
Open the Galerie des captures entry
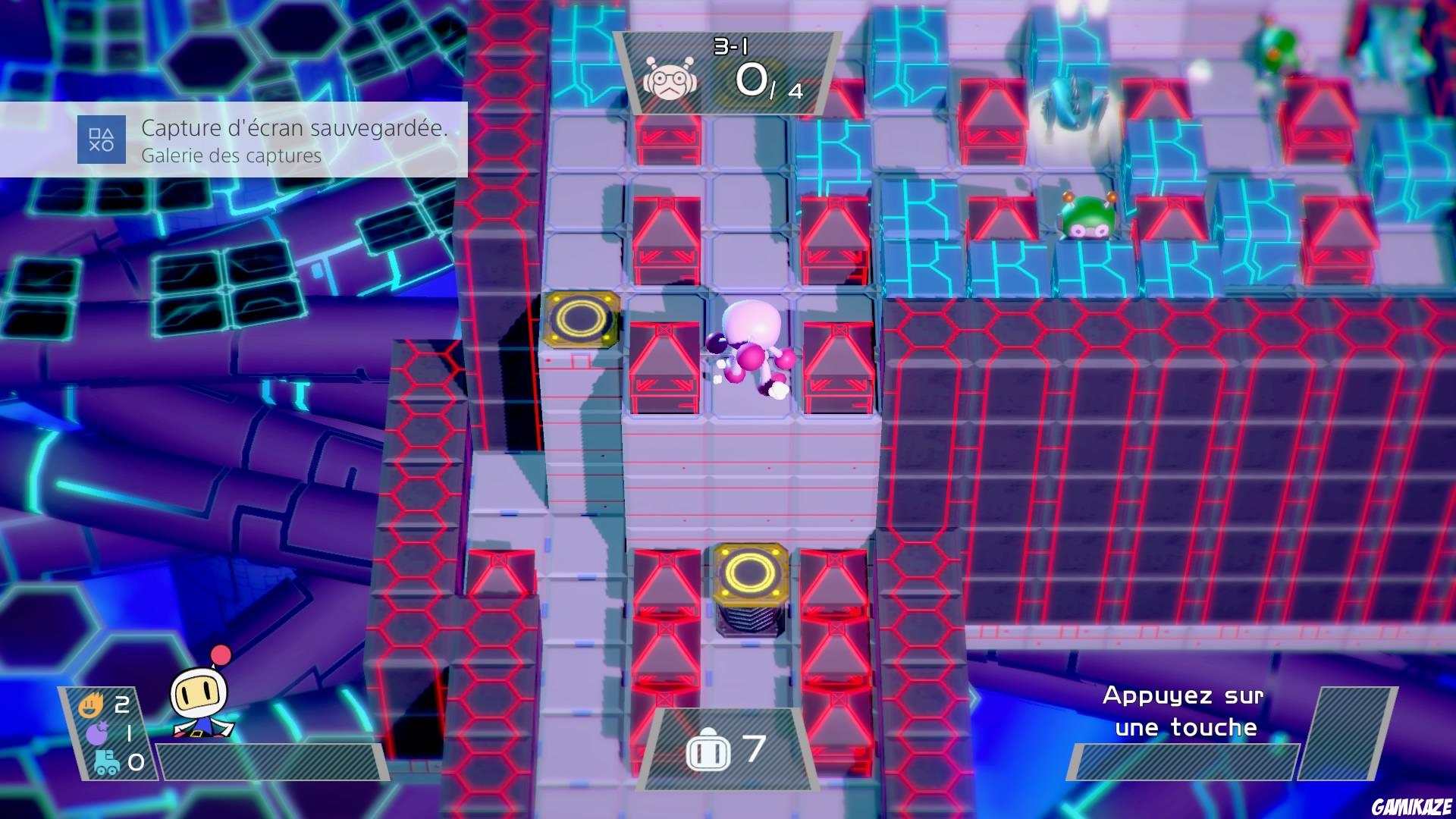tap(230, 158)
